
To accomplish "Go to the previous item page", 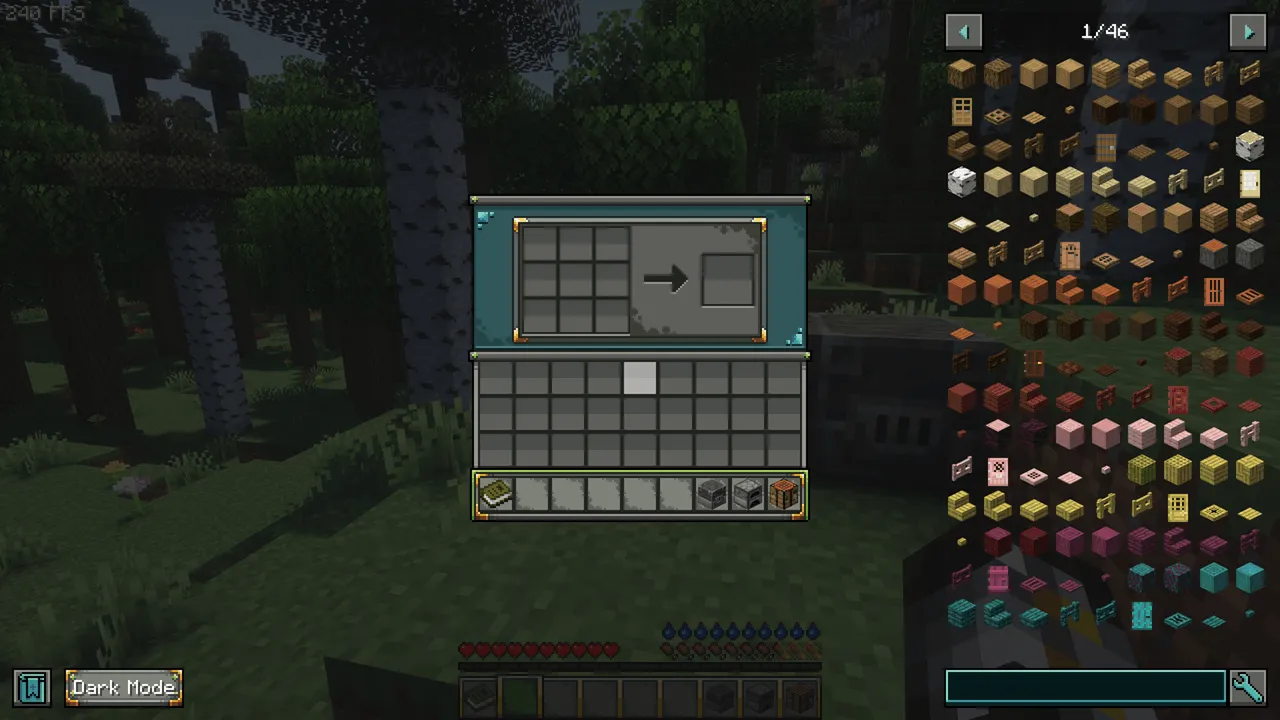I will [x=963, y=31].
